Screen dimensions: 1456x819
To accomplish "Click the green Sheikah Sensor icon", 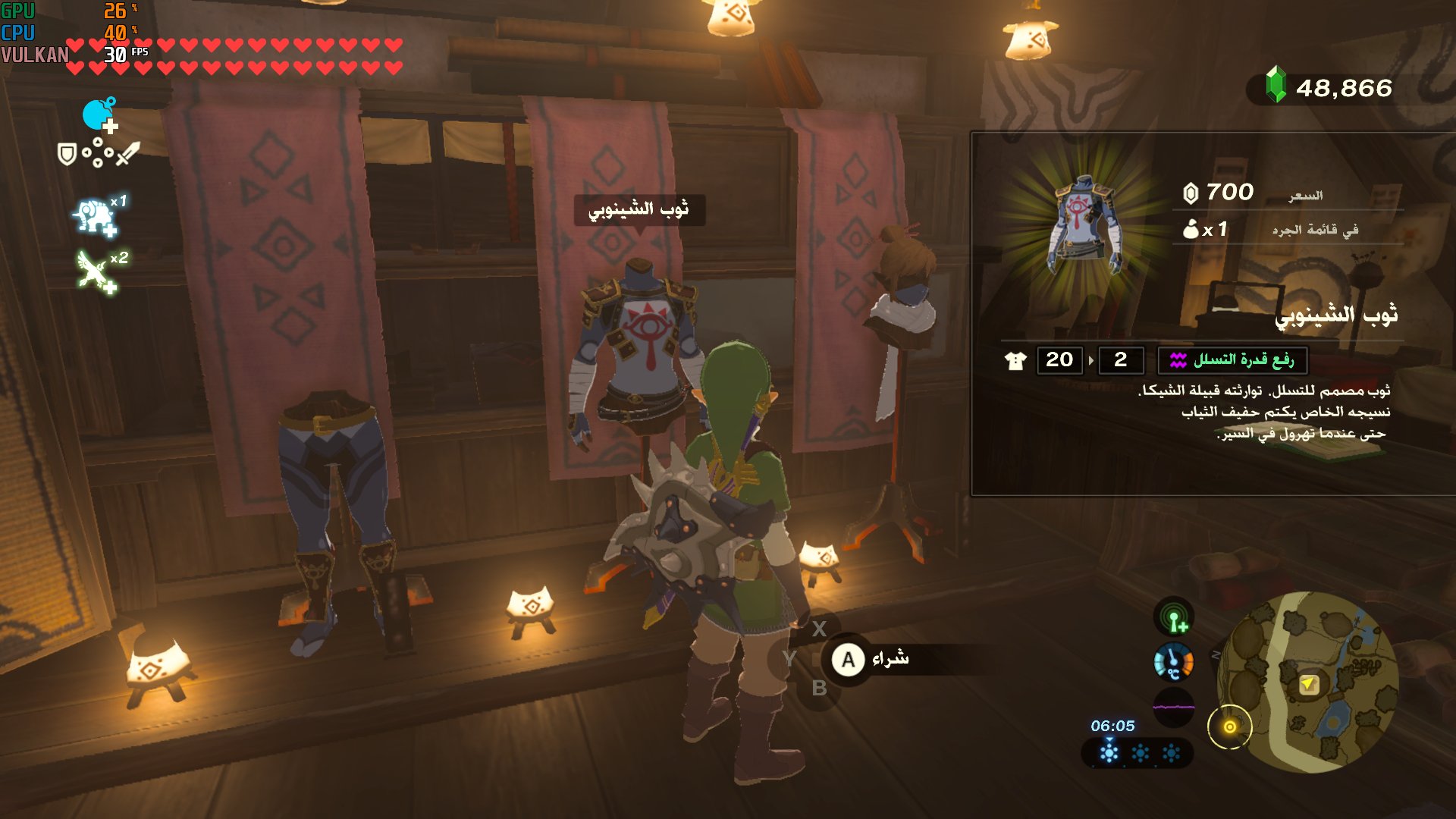I will 1173,617.
